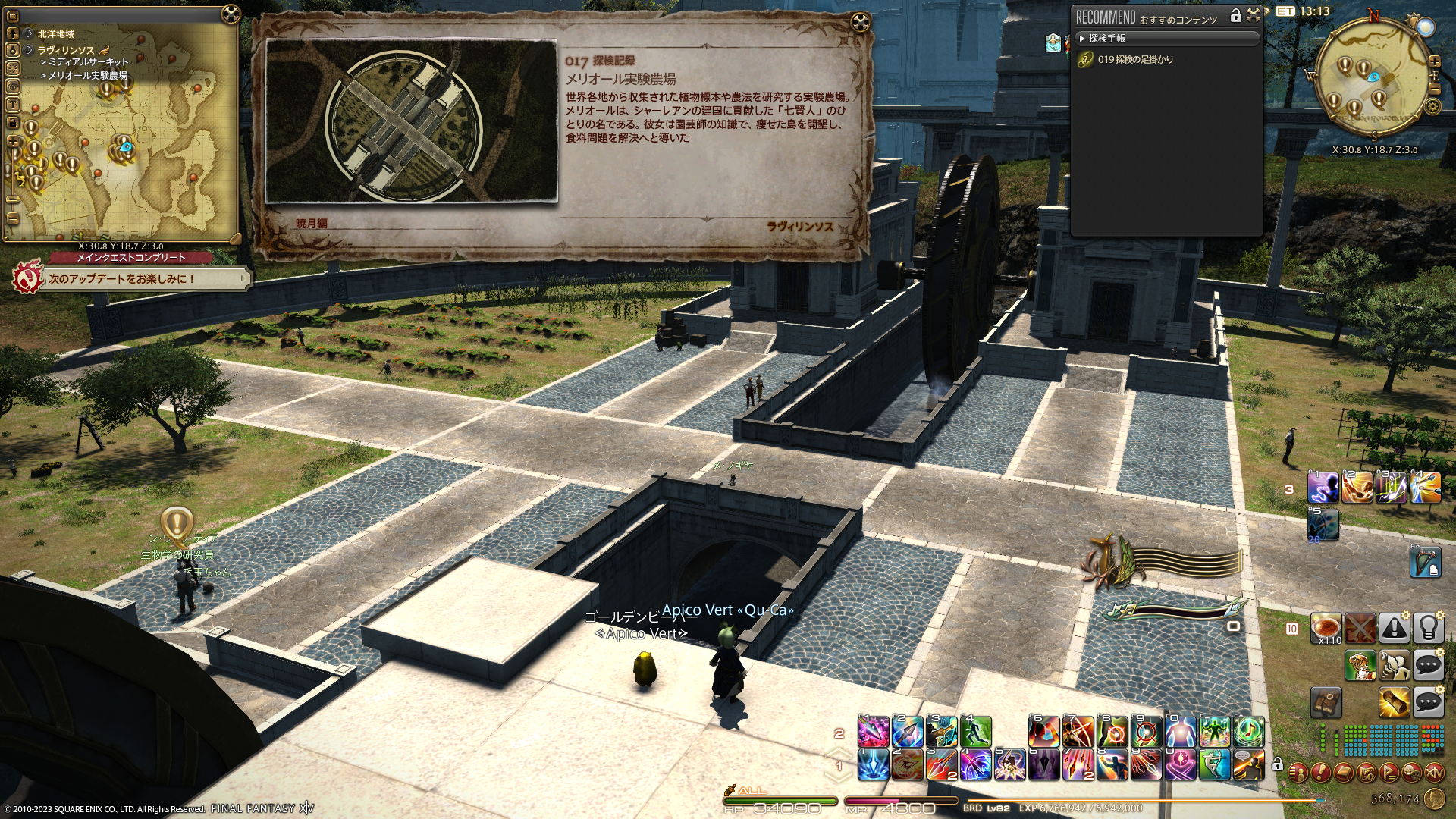Screen dimensions: 1456x819
Task: Select the 北洋地域 region entry
Action: click(56, 34)
